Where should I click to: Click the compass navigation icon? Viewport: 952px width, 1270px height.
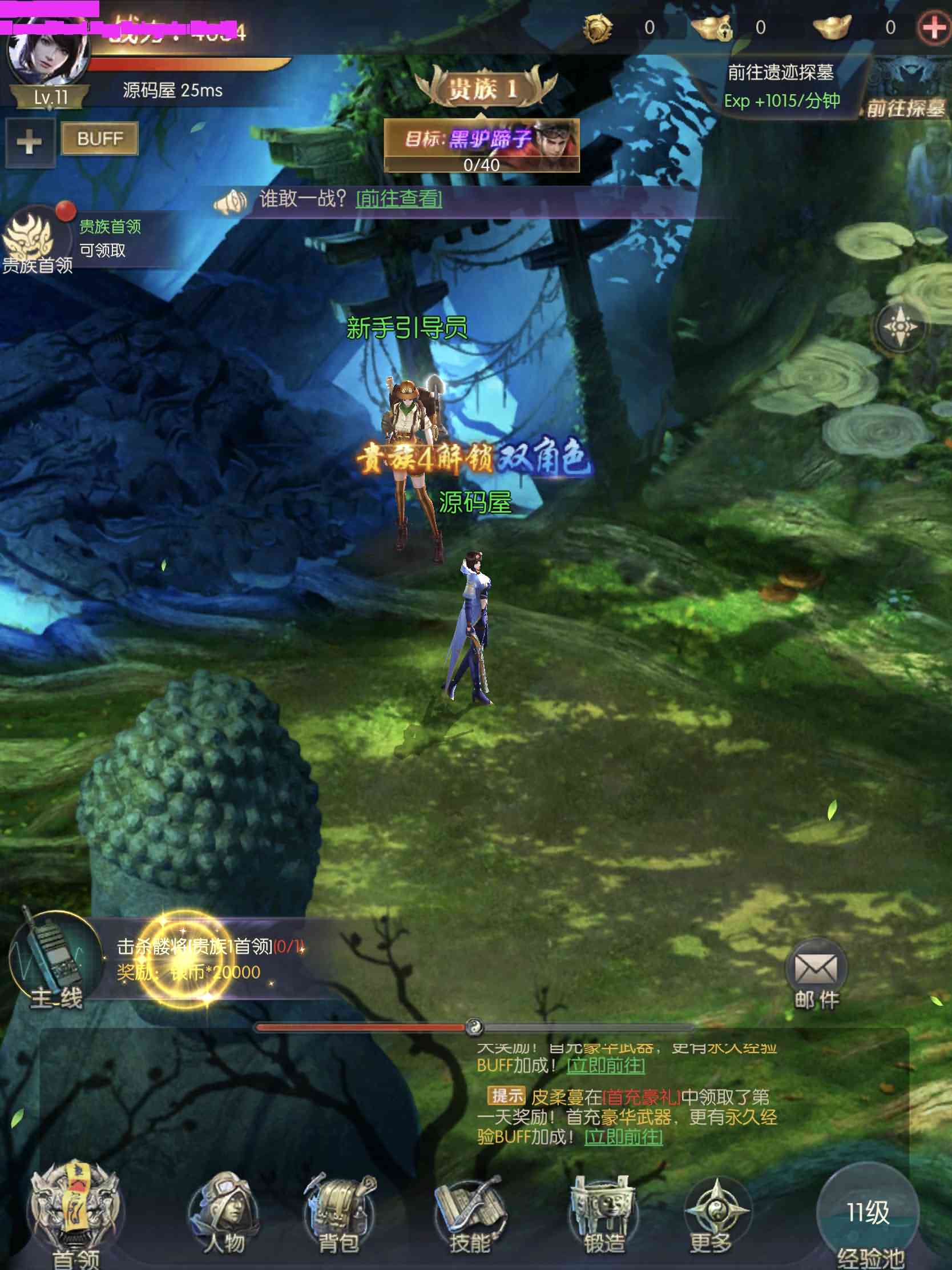click(899, 327)
